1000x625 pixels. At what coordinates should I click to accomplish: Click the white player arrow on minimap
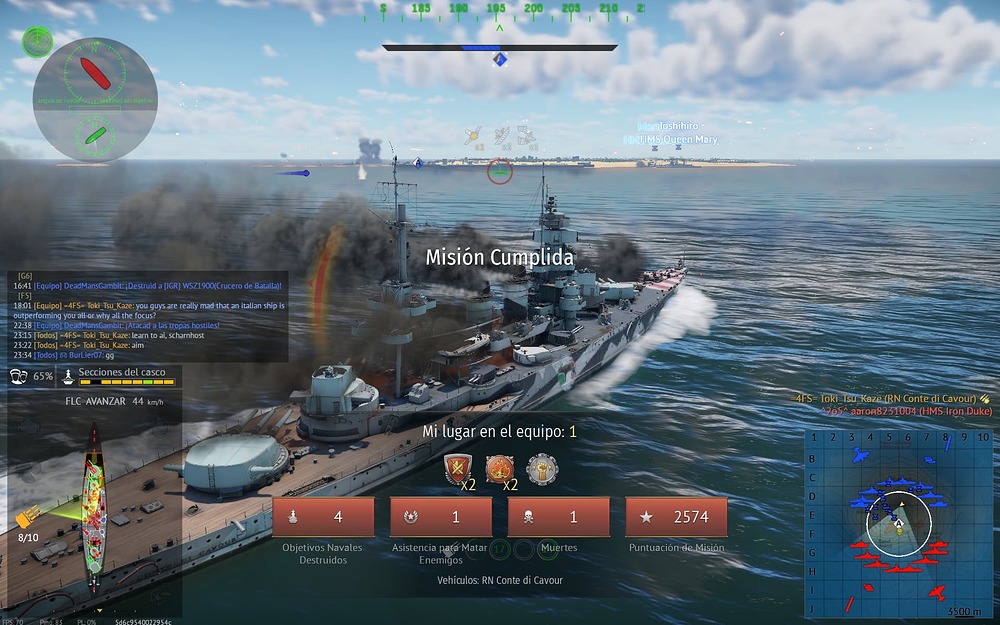click(898, 522)
